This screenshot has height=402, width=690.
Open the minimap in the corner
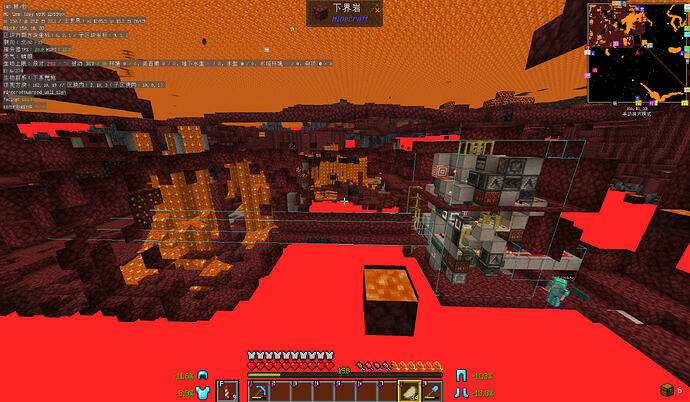click(634, 52)
